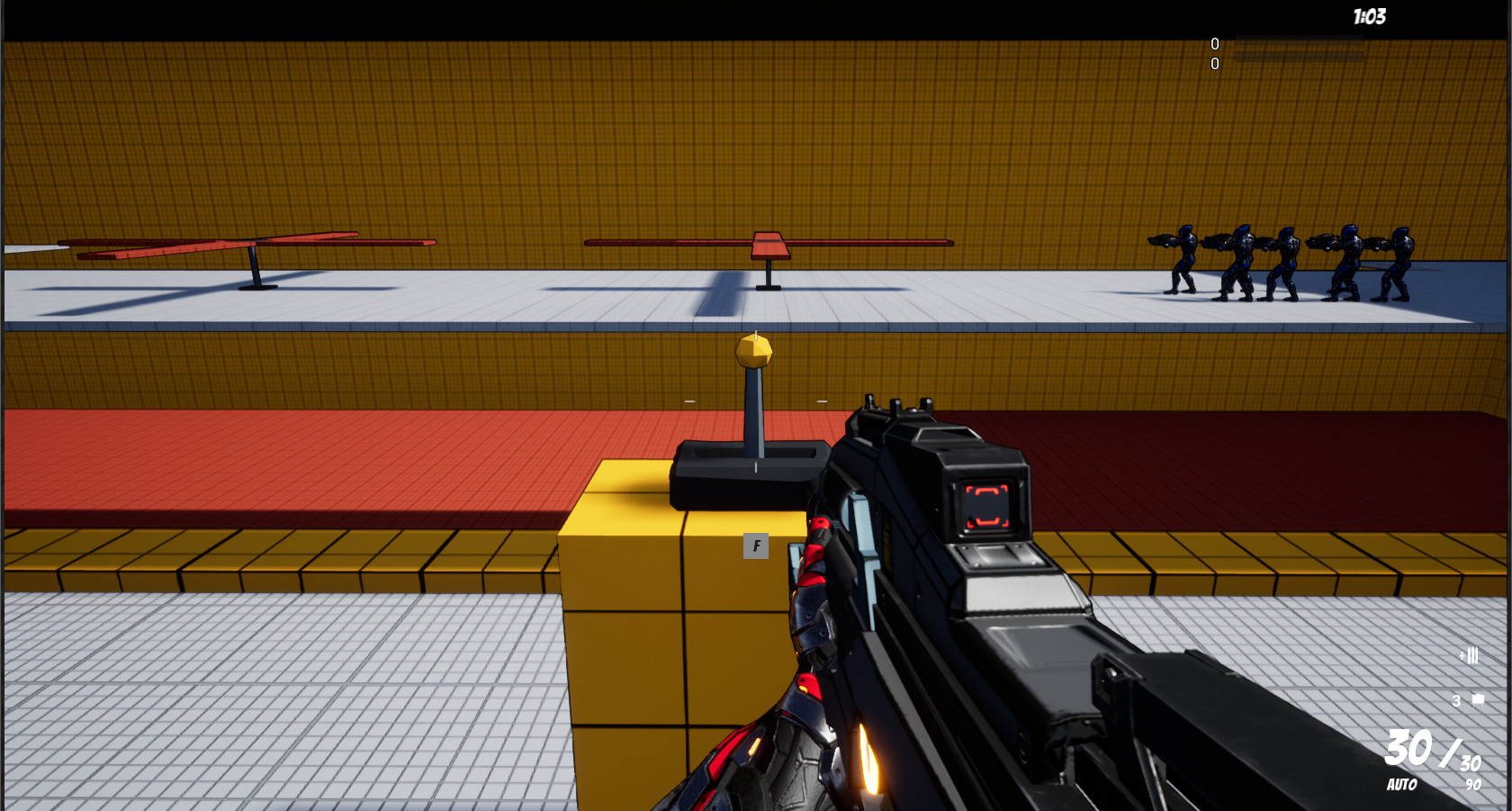
Task: Click the yellow gem target on the pedestal
Action: tap(752, 349)
